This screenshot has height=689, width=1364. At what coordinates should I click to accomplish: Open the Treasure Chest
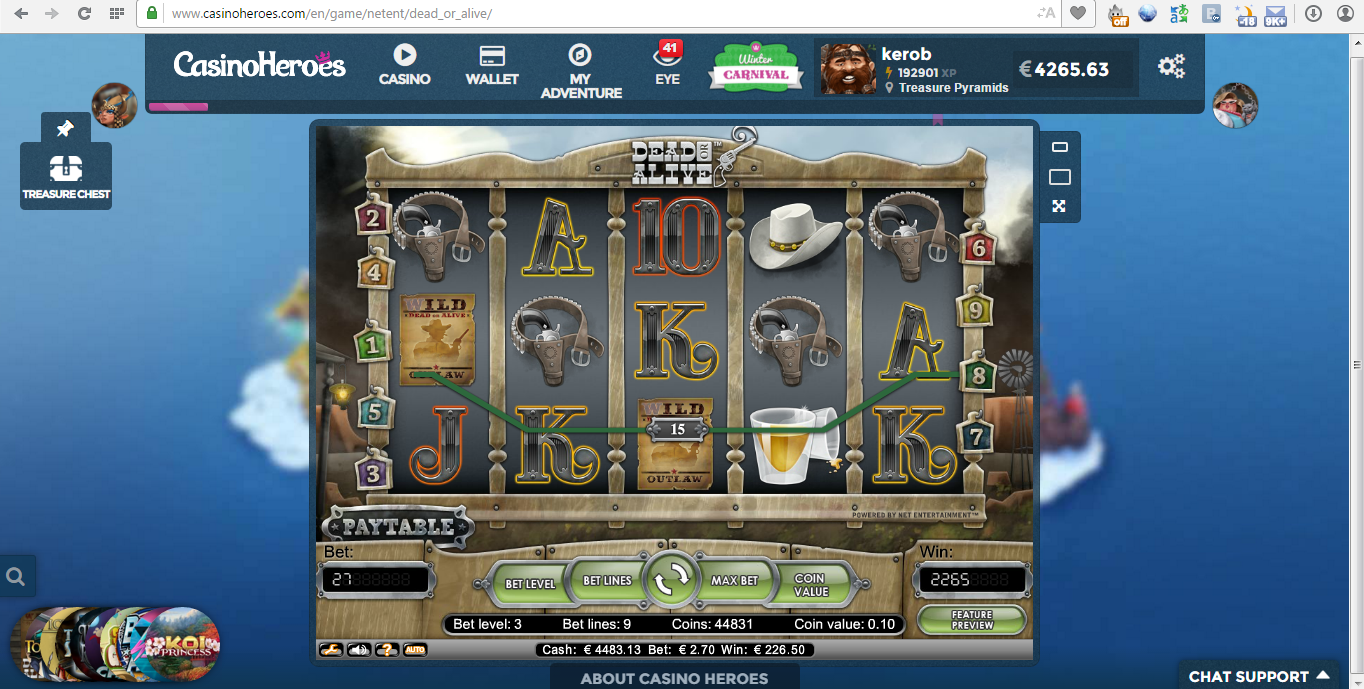66,176
